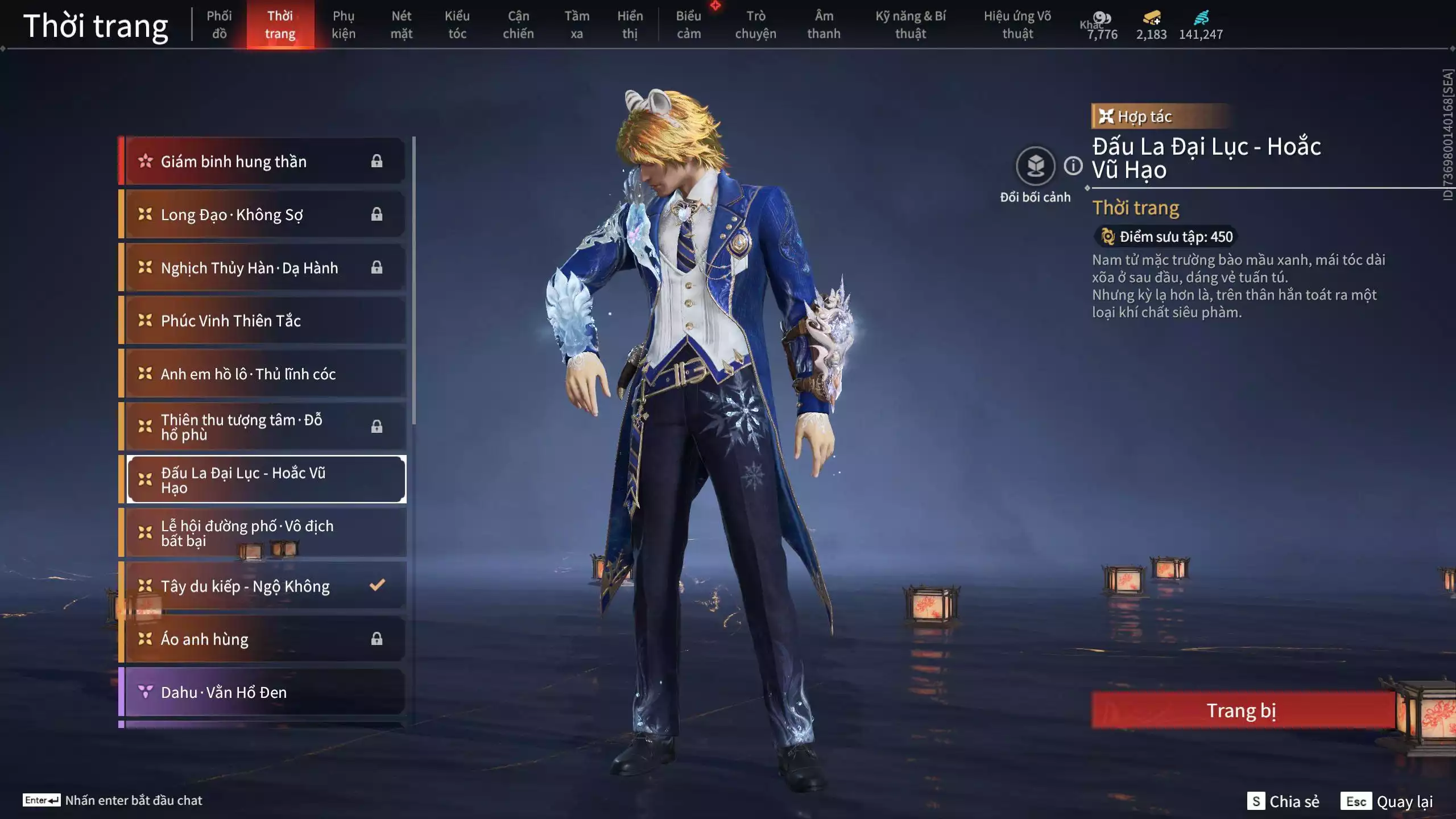Switch to the Phối đồ tab
This screenshot has height=819, width=1456.
tap(219, 24)
